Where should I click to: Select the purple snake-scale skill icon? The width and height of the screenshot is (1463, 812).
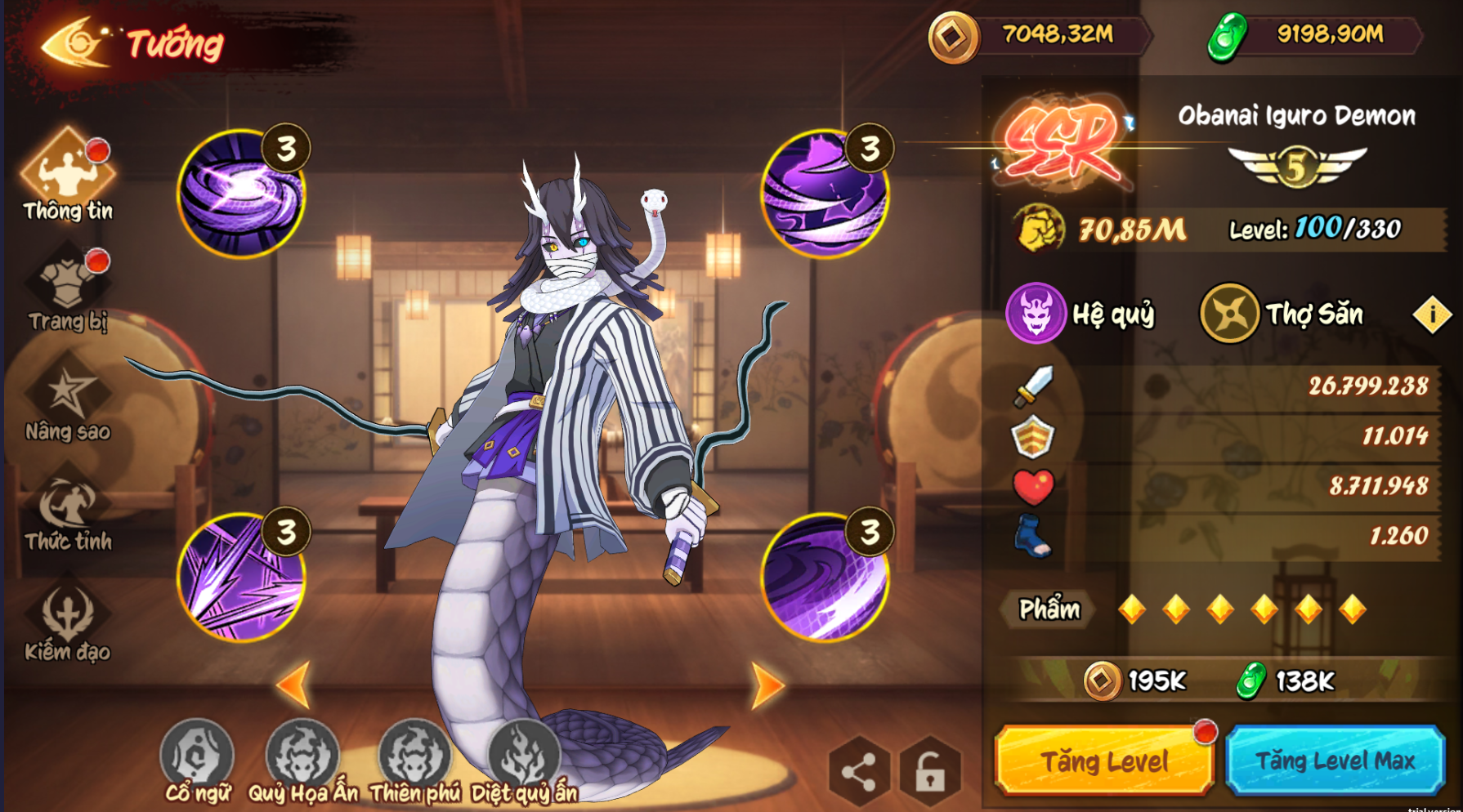(824, 578)
